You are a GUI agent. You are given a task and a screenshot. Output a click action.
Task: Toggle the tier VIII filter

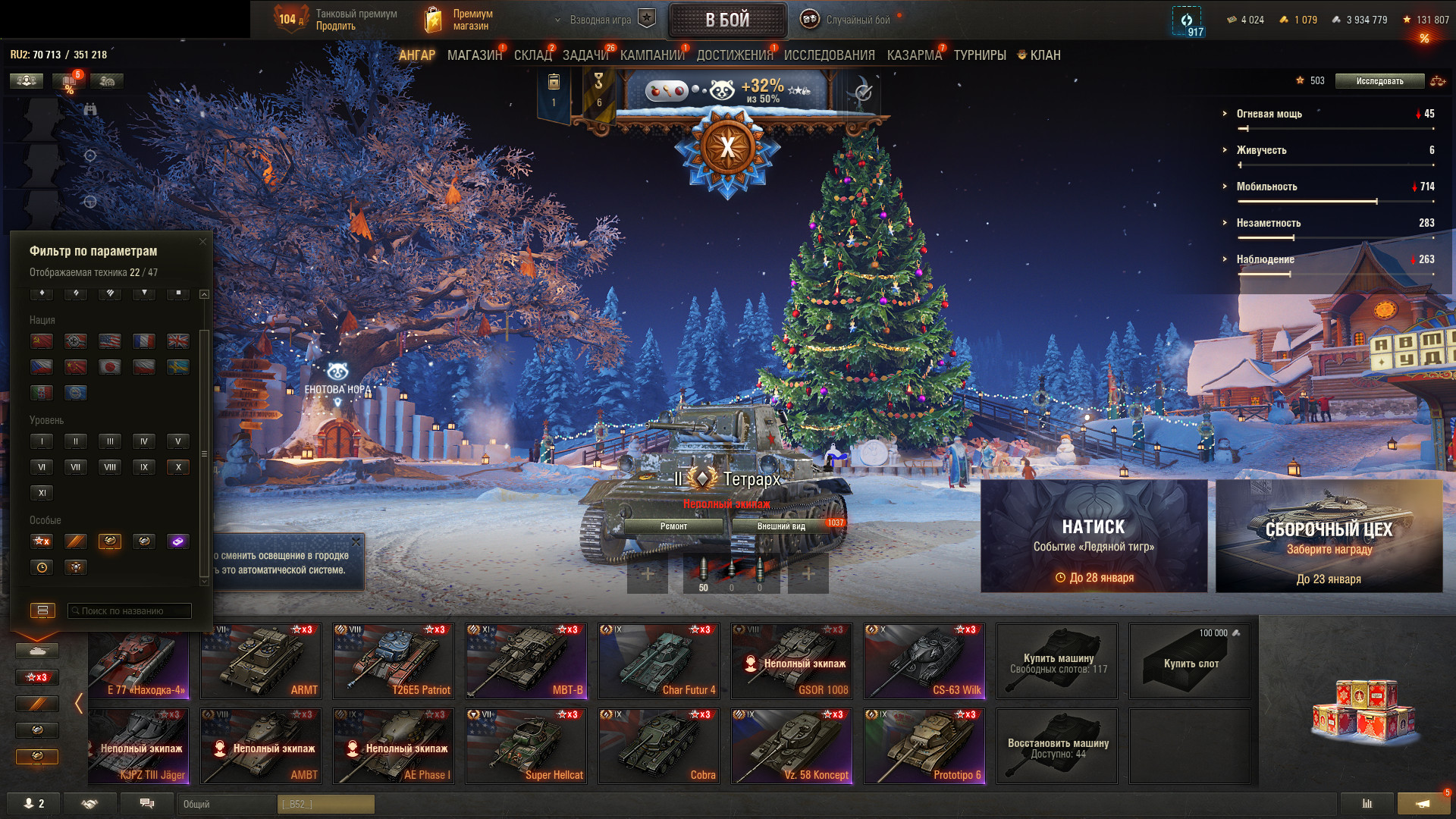[x=110, y=467]
